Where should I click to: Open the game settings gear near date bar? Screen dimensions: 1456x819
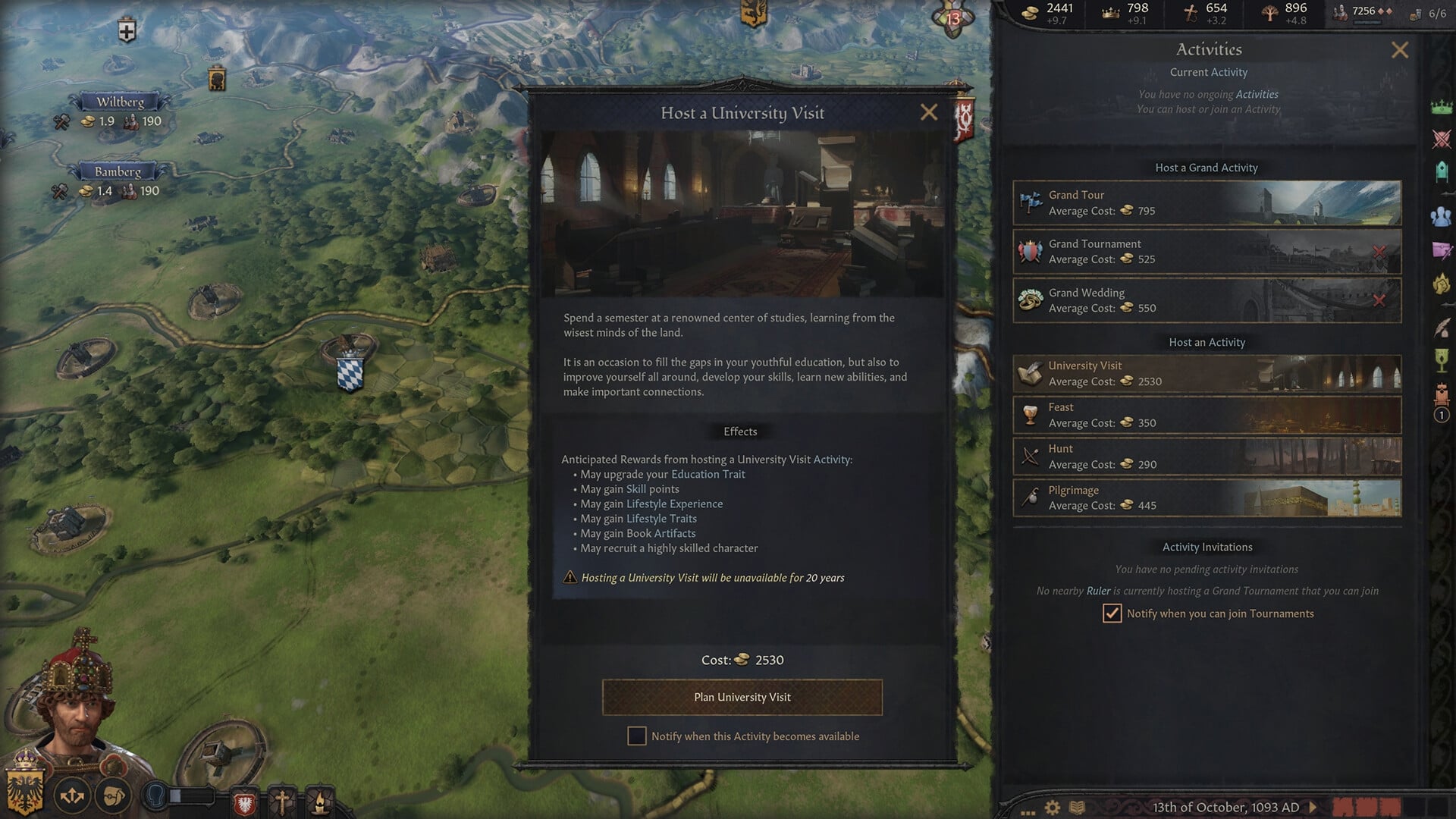1053,806
